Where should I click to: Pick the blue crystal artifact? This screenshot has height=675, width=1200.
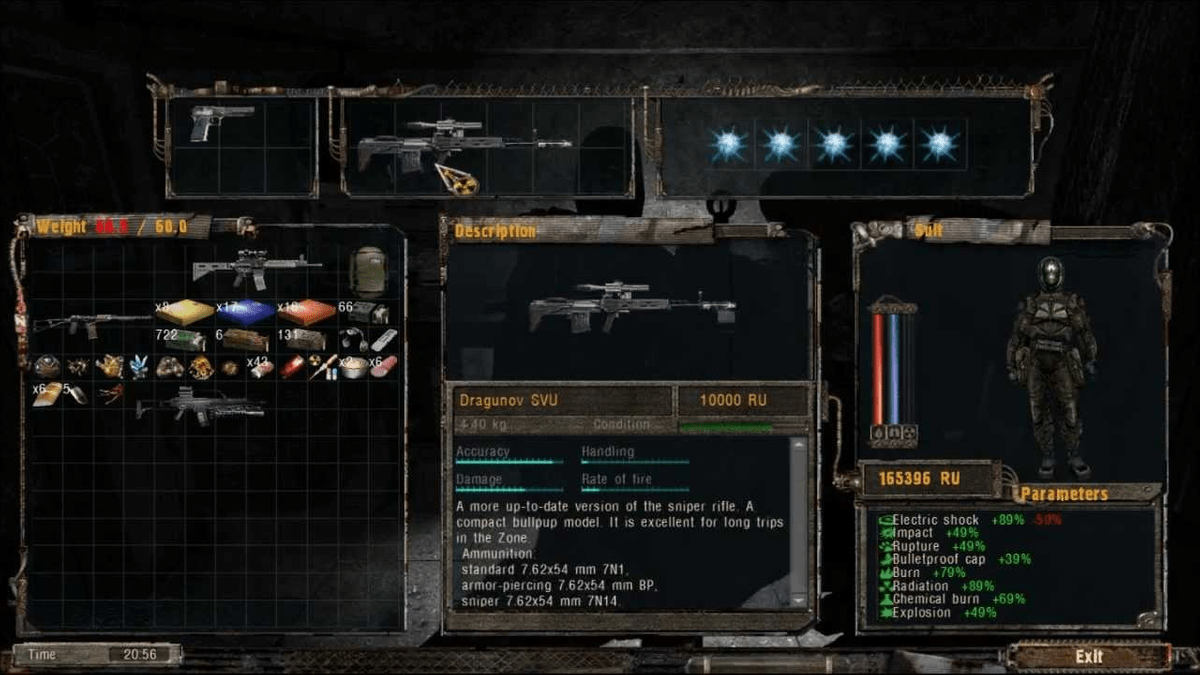tap(139, 367)
